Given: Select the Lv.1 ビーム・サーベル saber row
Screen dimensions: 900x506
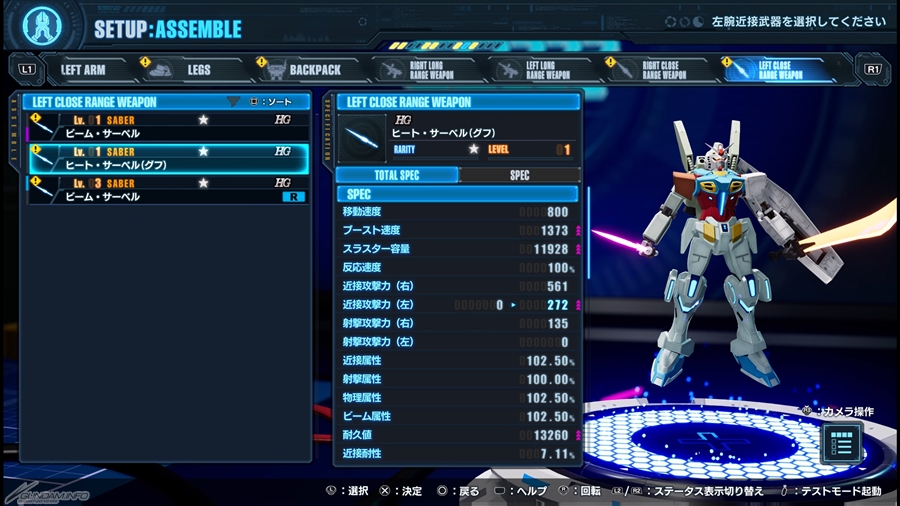Looking at the screenshot, I should tap(167, 127).
